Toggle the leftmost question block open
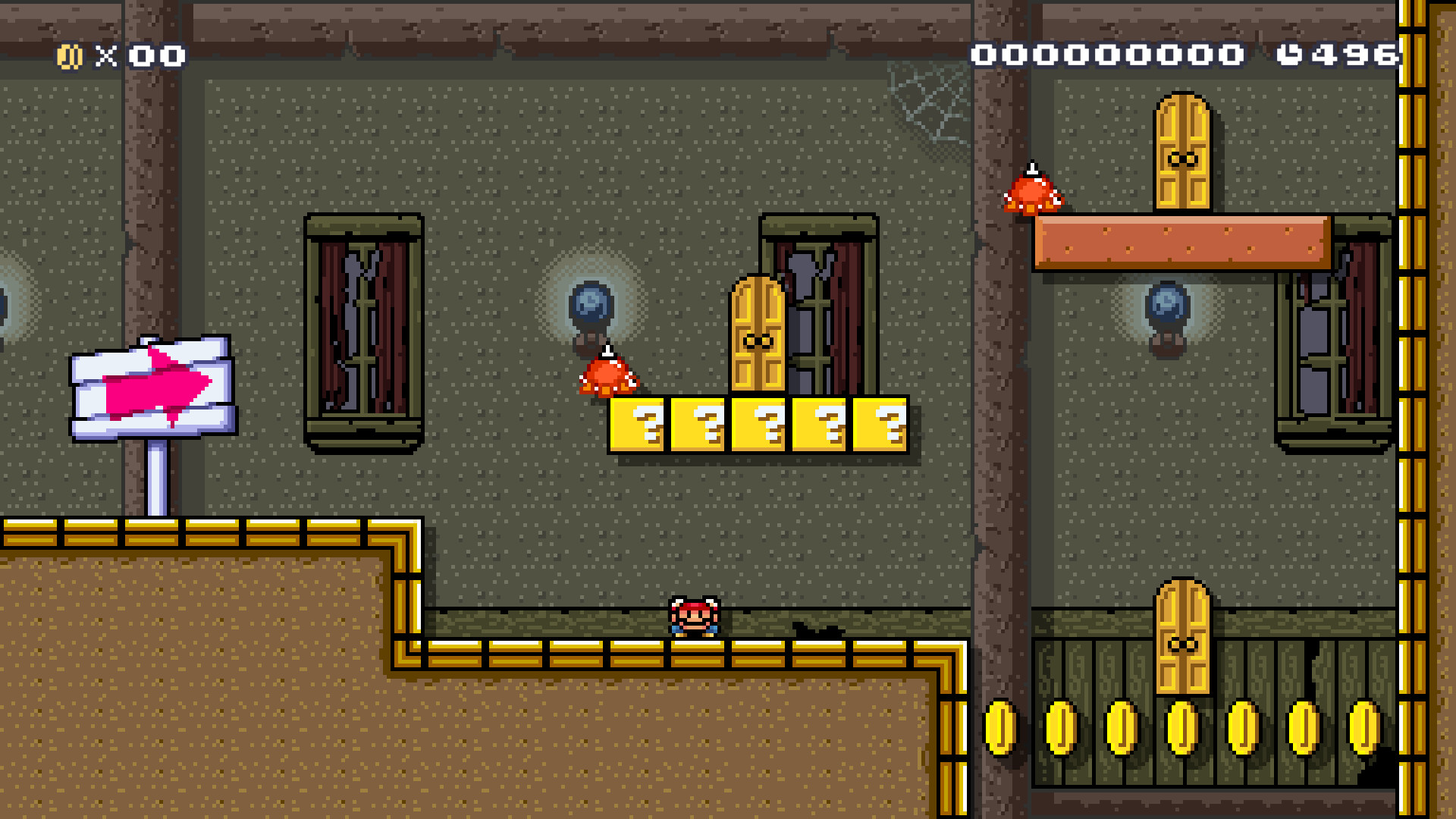The height and width of the screenshot is (819, 1456). tap(639, 427)
